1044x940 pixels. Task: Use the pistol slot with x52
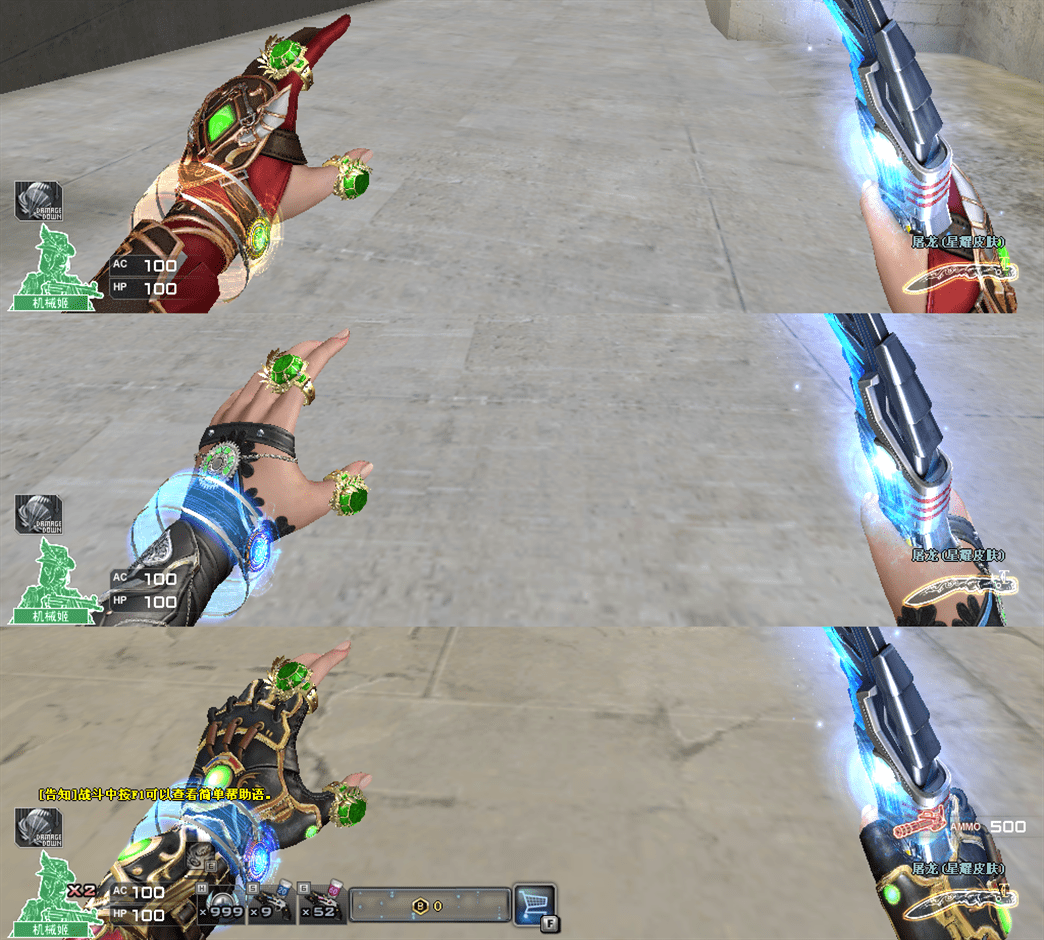tap(323, 904)
